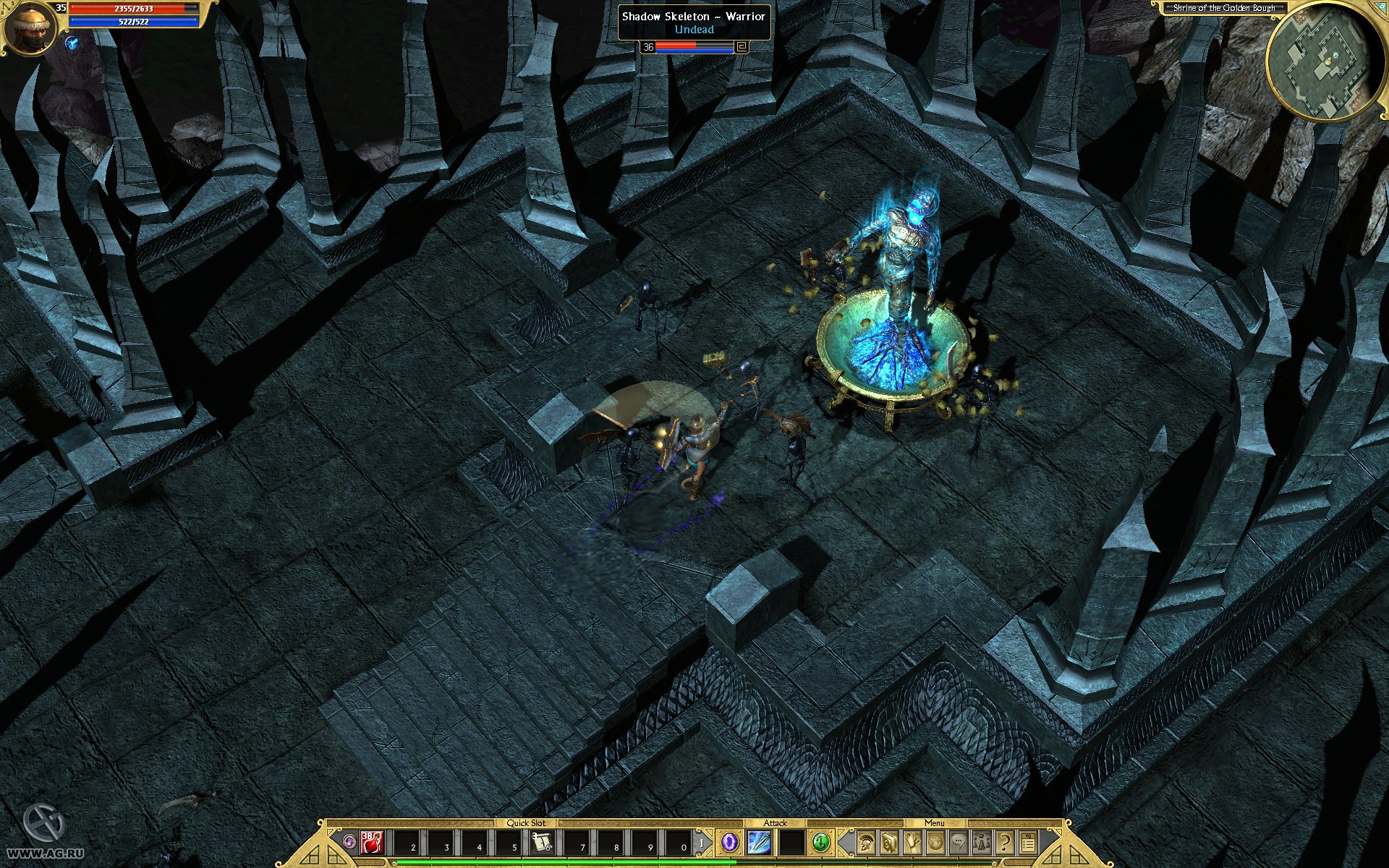1389x868 pixels.
Task: Click the green arrow icon beside the menu icons
Action: (820, 843)
